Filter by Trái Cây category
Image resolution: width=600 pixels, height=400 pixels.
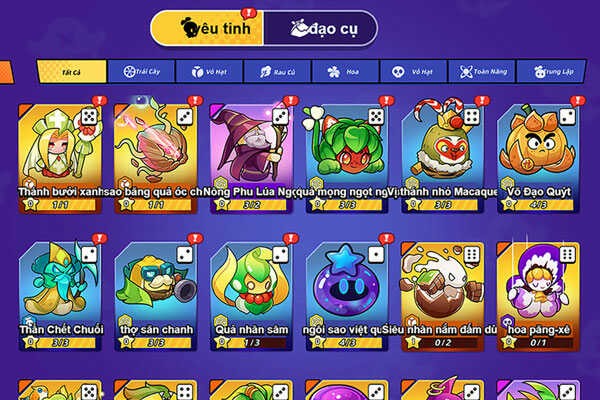tap(142, 72)
